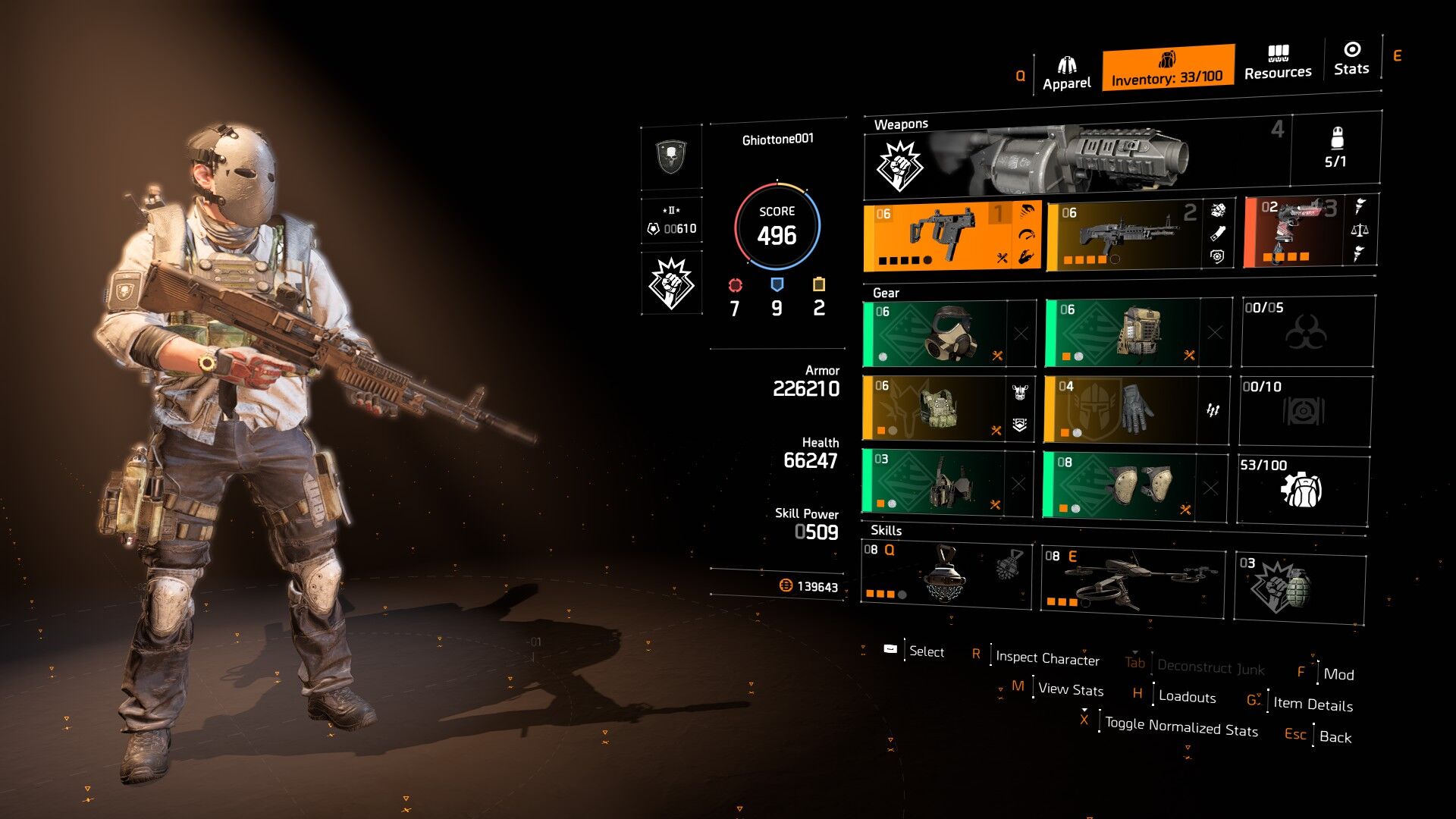Select the drone skill slot

(1132, 582)
